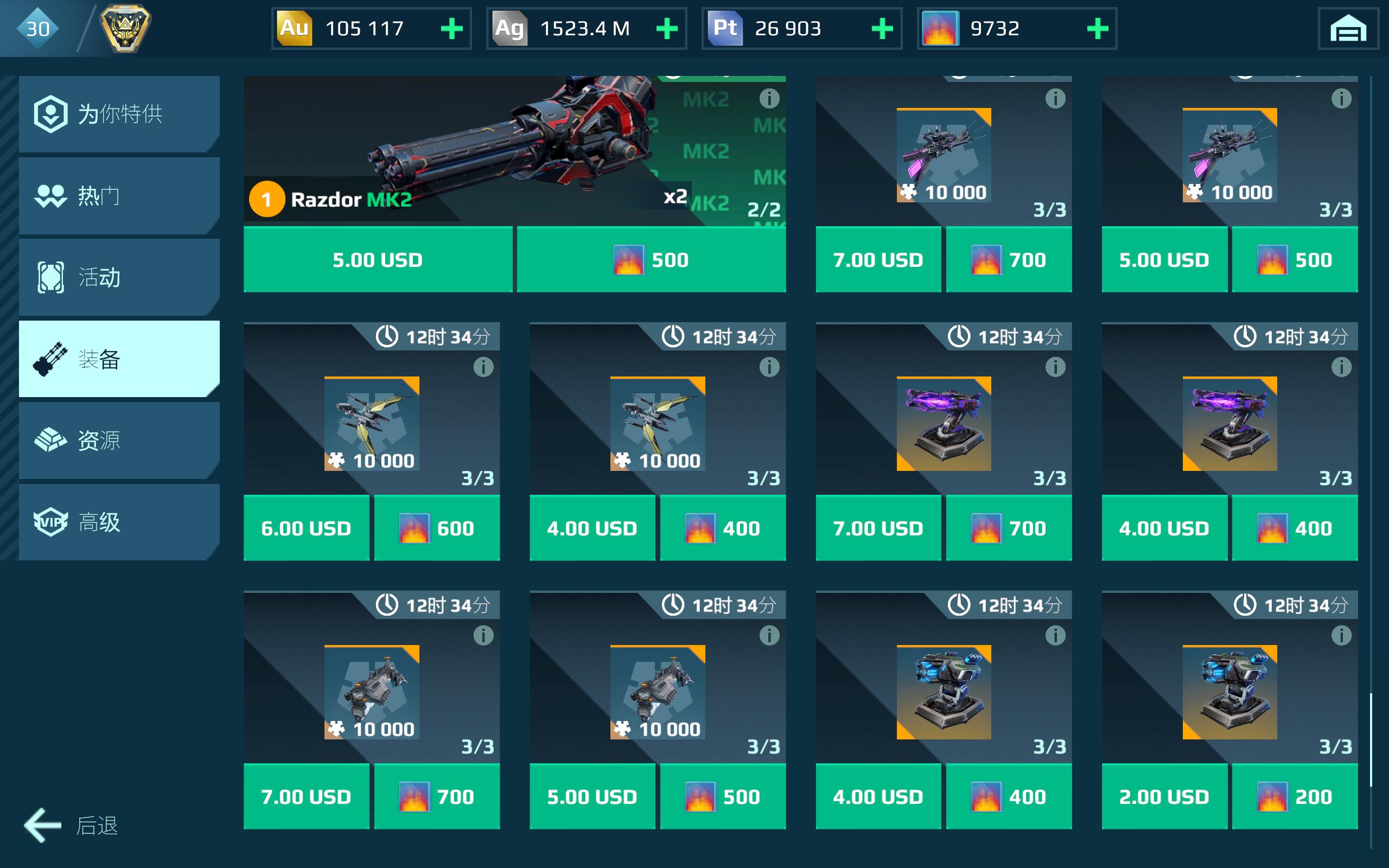Buy the offer priced at 2.00 USD
The image size is (1389, 868).
click(1164, 797)
